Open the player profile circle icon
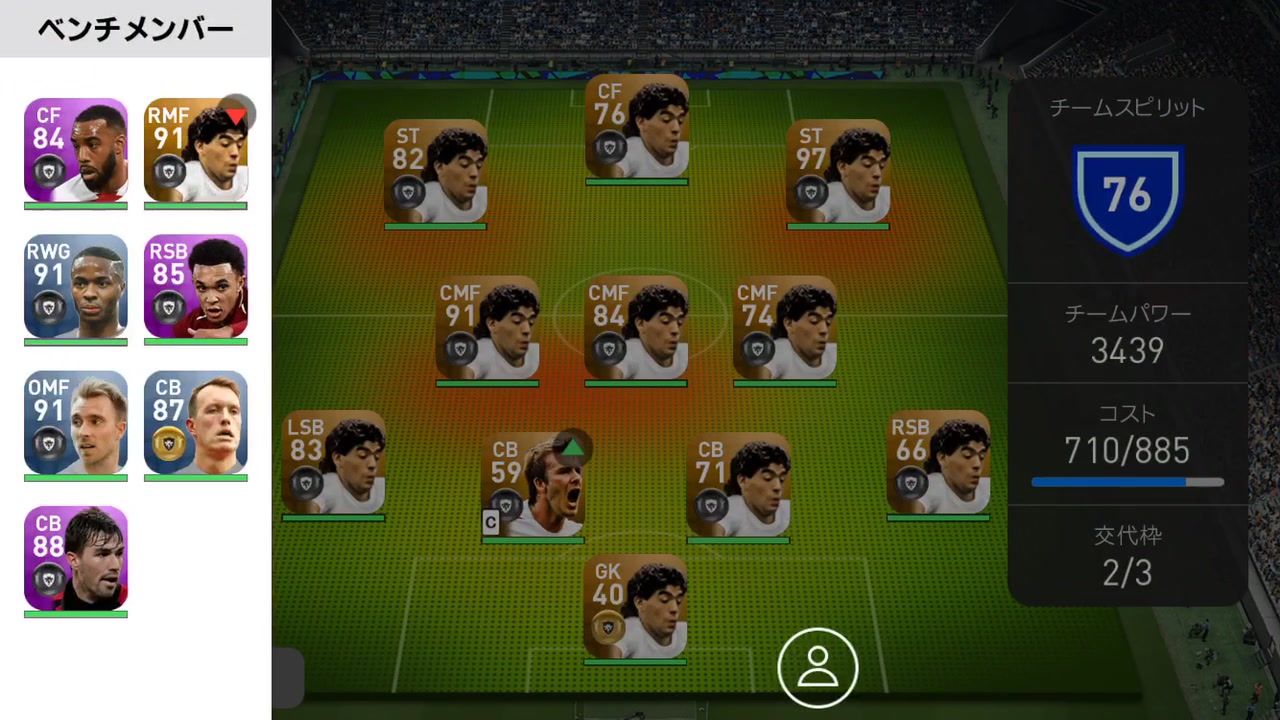Viewport: 1280px width, 720px height. coord(818,667)
